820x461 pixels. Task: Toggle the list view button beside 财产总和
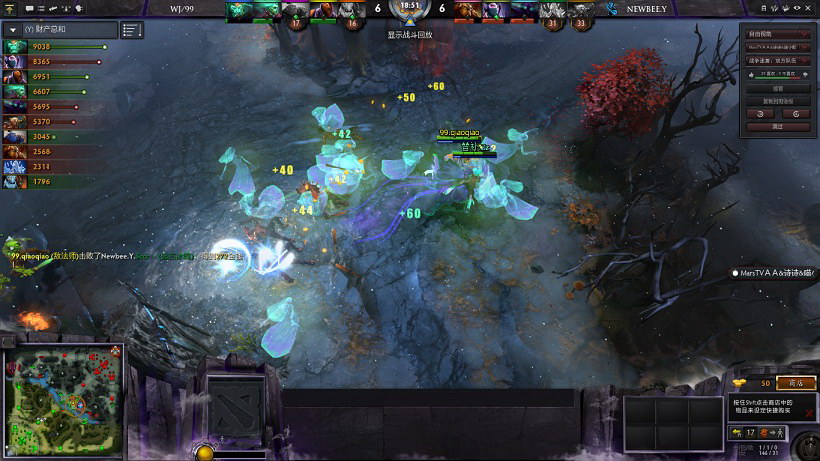click(132, 30)
